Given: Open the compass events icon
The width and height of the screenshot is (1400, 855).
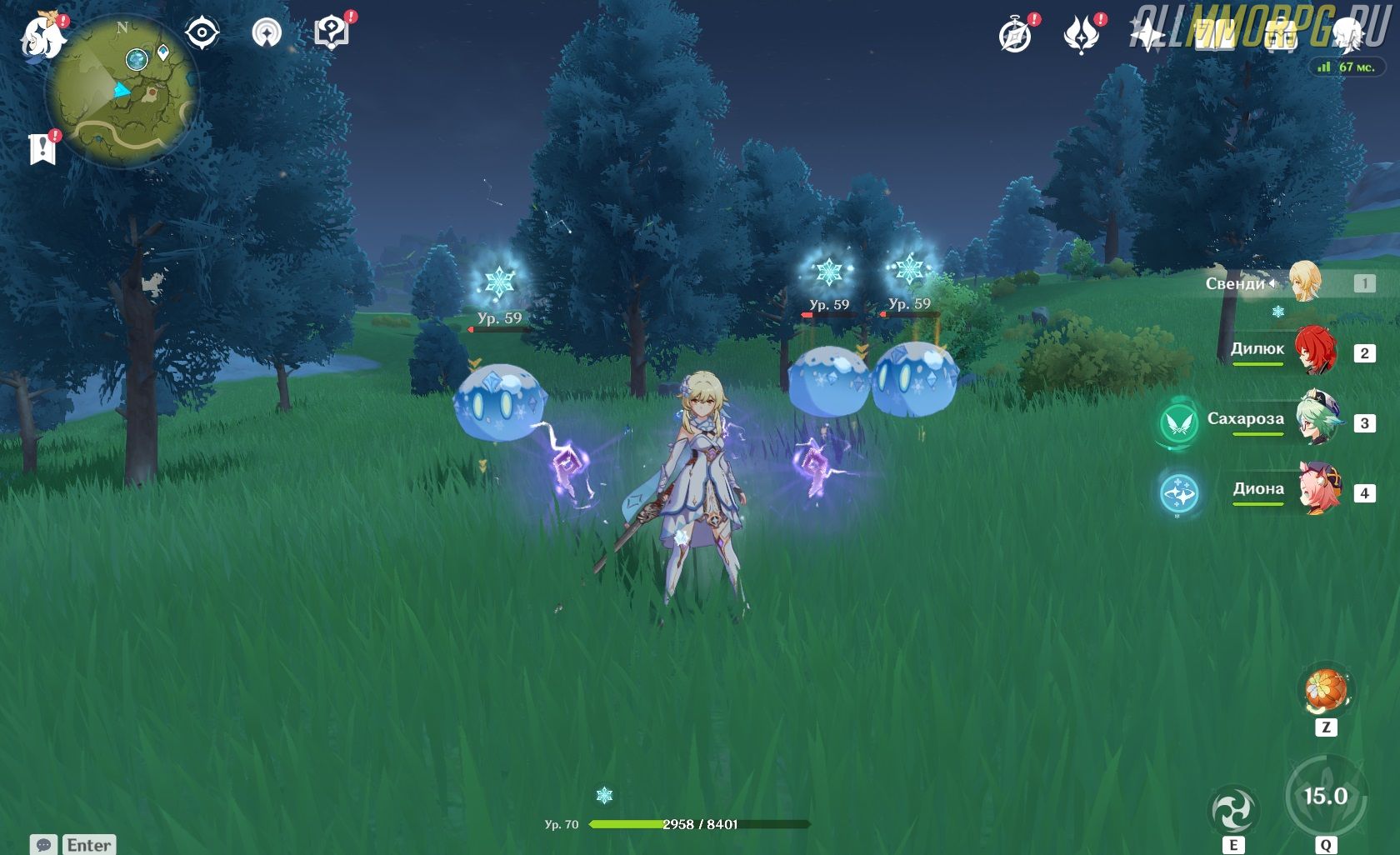Looking at the screenshot, I should pyautogui.click(x=1015, y=36).
